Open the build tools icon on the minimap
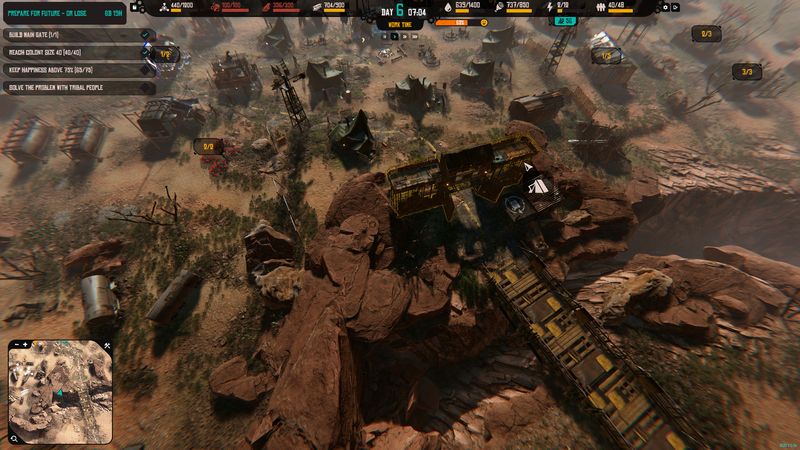The height and width of the screenshot is (450, 800). click(x=107, y=347)
